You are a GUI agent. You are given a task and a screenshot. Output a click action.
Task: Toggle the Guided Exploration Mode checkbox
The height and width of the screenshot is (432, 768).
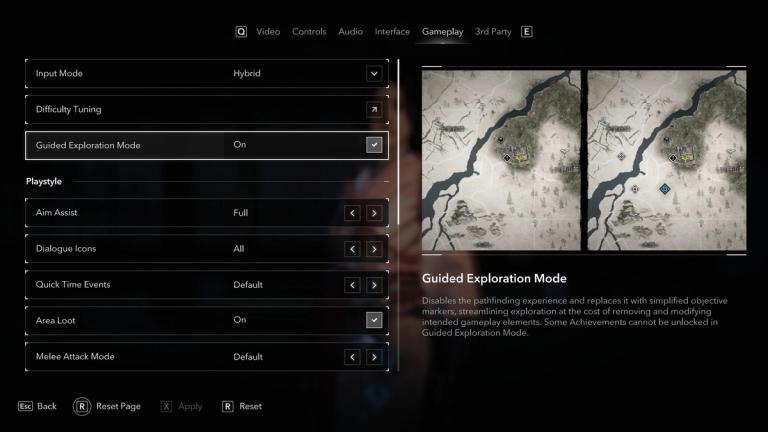pos(374,145)
